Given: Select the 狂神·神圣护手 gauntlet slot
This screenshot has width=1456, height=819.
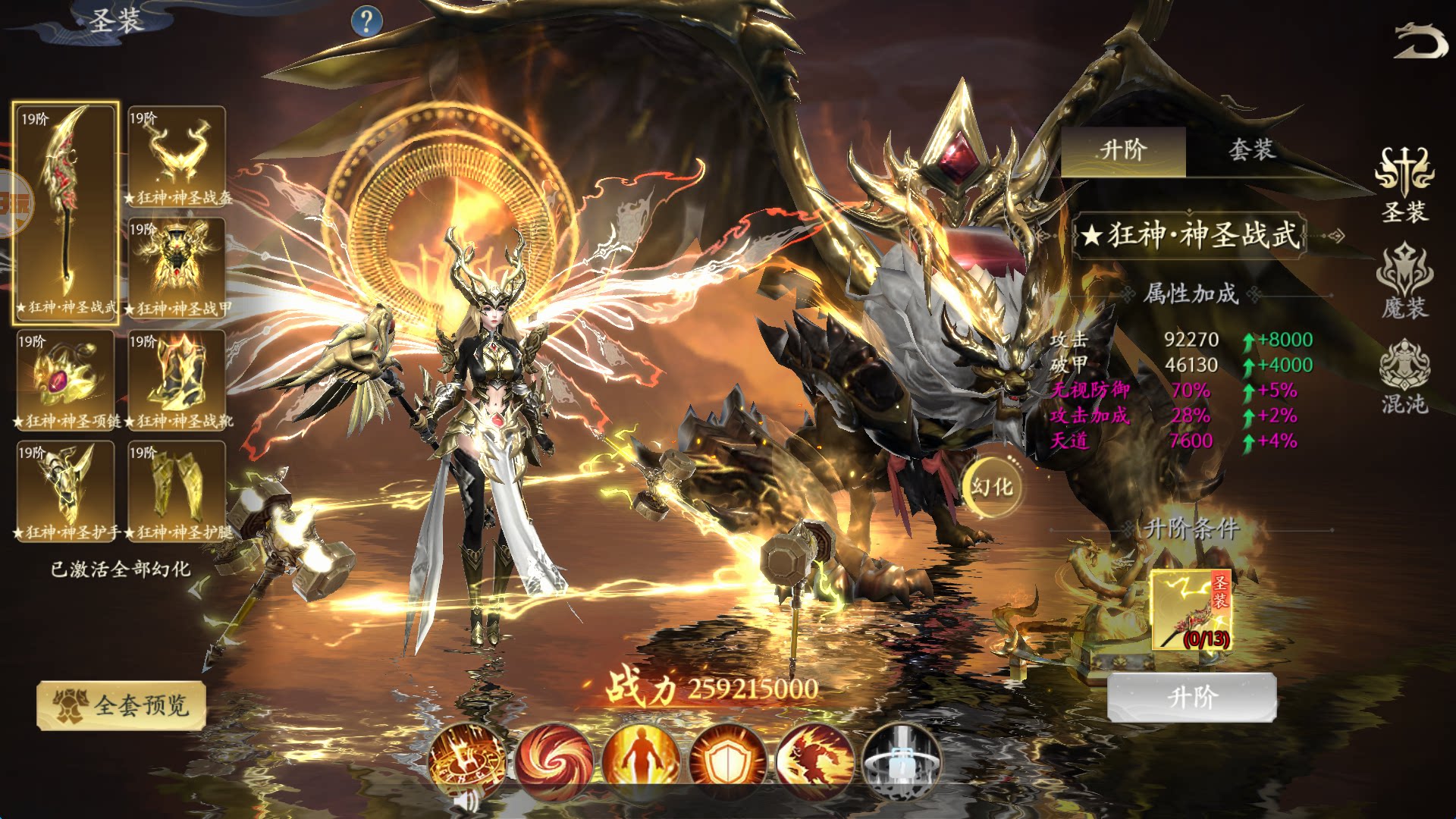Looking at the screenshot, I should 66,491.
